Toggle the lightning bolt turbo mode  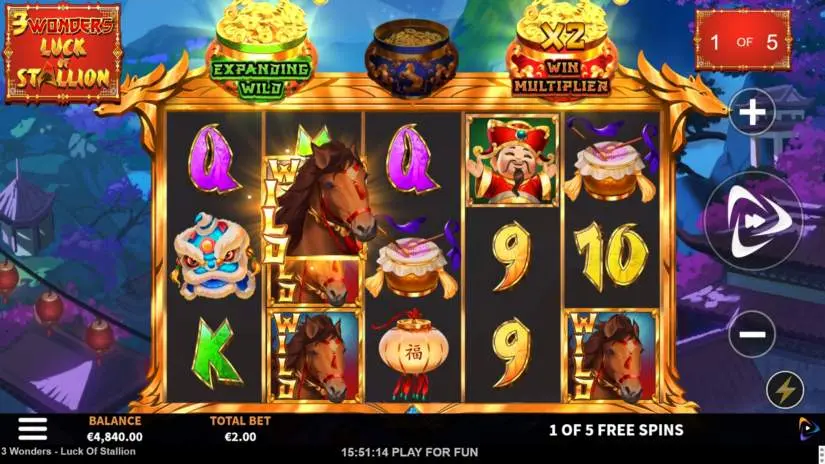(x=785, y=389)
